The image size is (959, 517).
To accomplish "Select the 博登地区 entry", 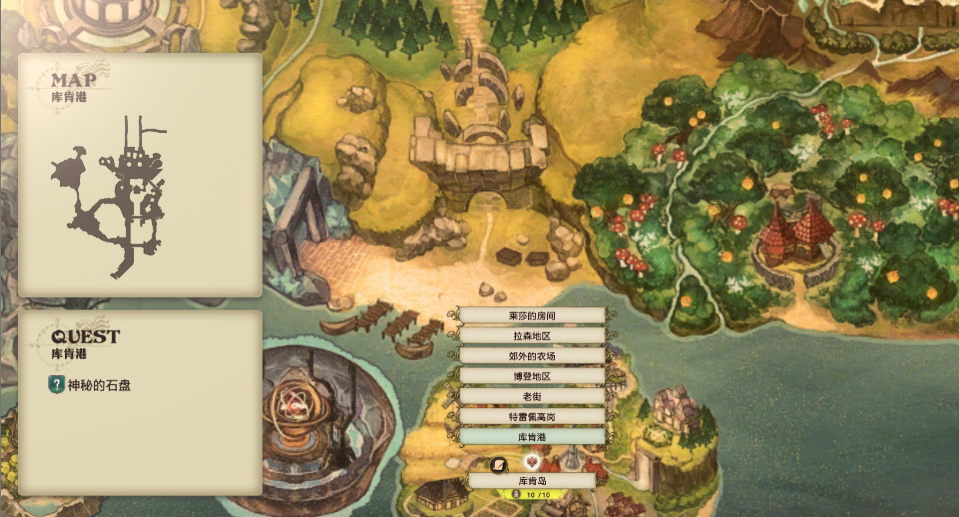I will [x=531, y=376].
